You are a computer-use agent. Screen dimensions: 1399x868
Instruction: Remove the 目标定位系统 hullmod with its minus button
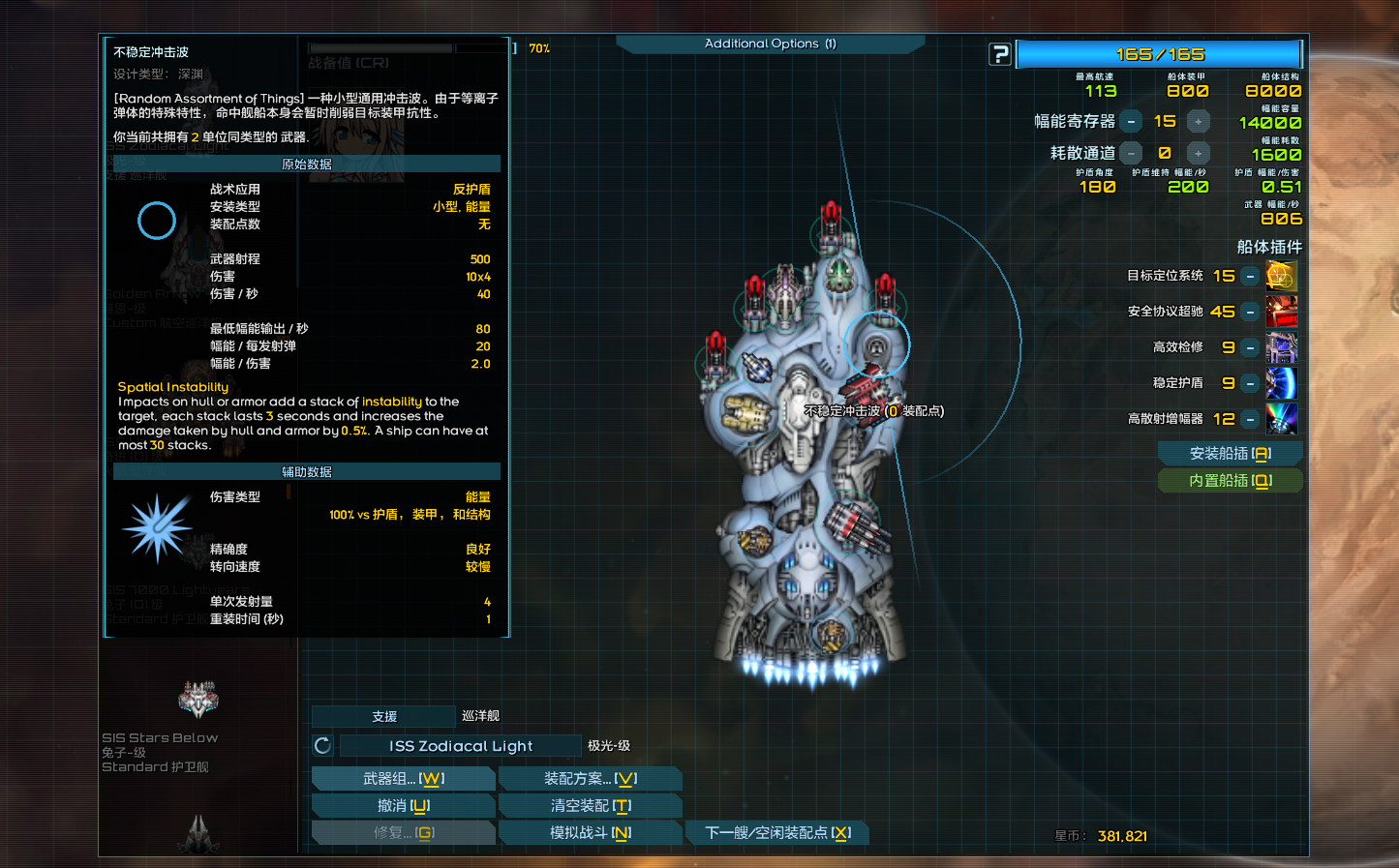pos(1251,277)
